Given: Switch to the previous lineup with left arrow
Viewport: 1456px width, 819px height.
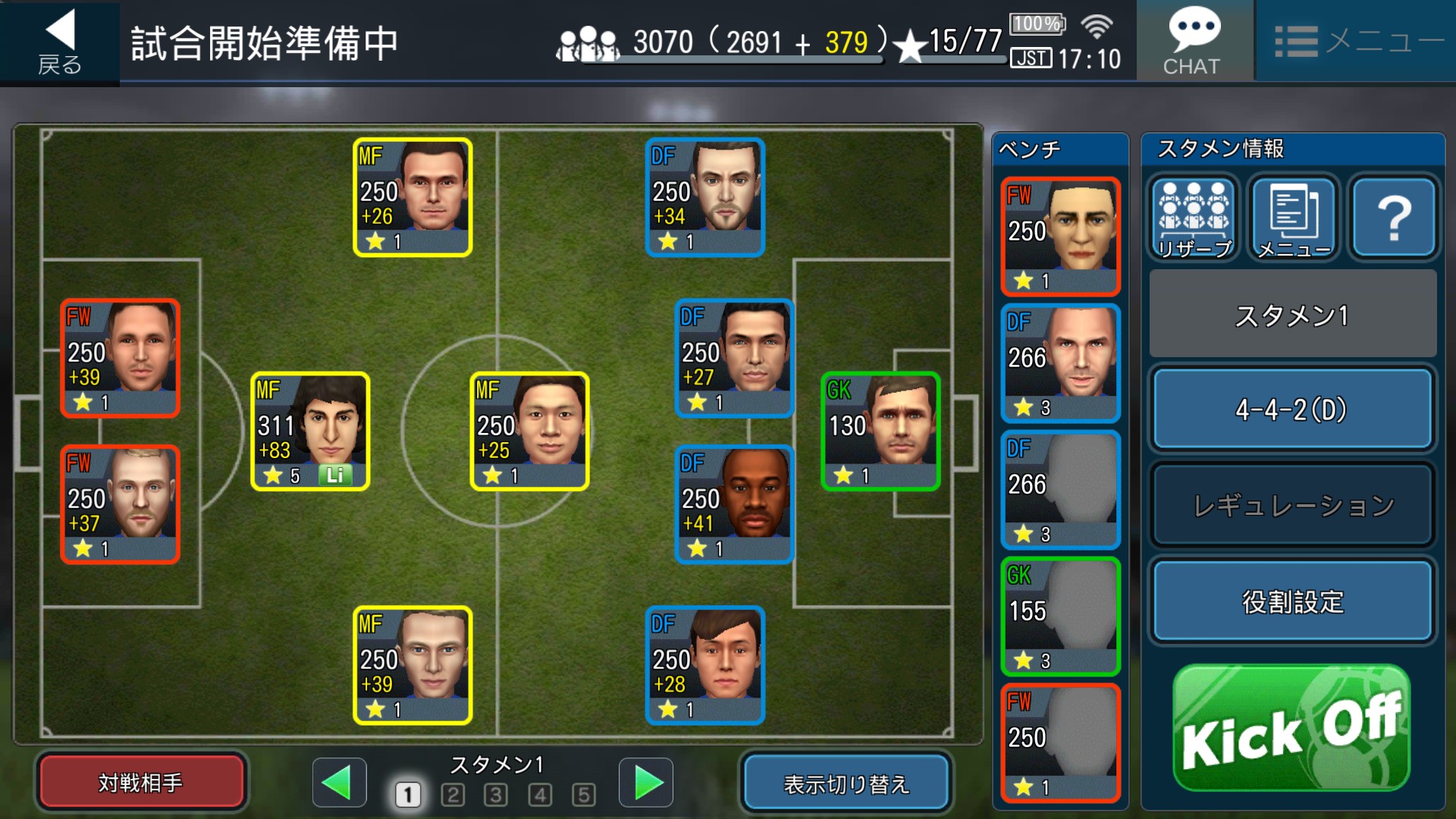Looking at the screenshot, I should click(x=339, y=783).
